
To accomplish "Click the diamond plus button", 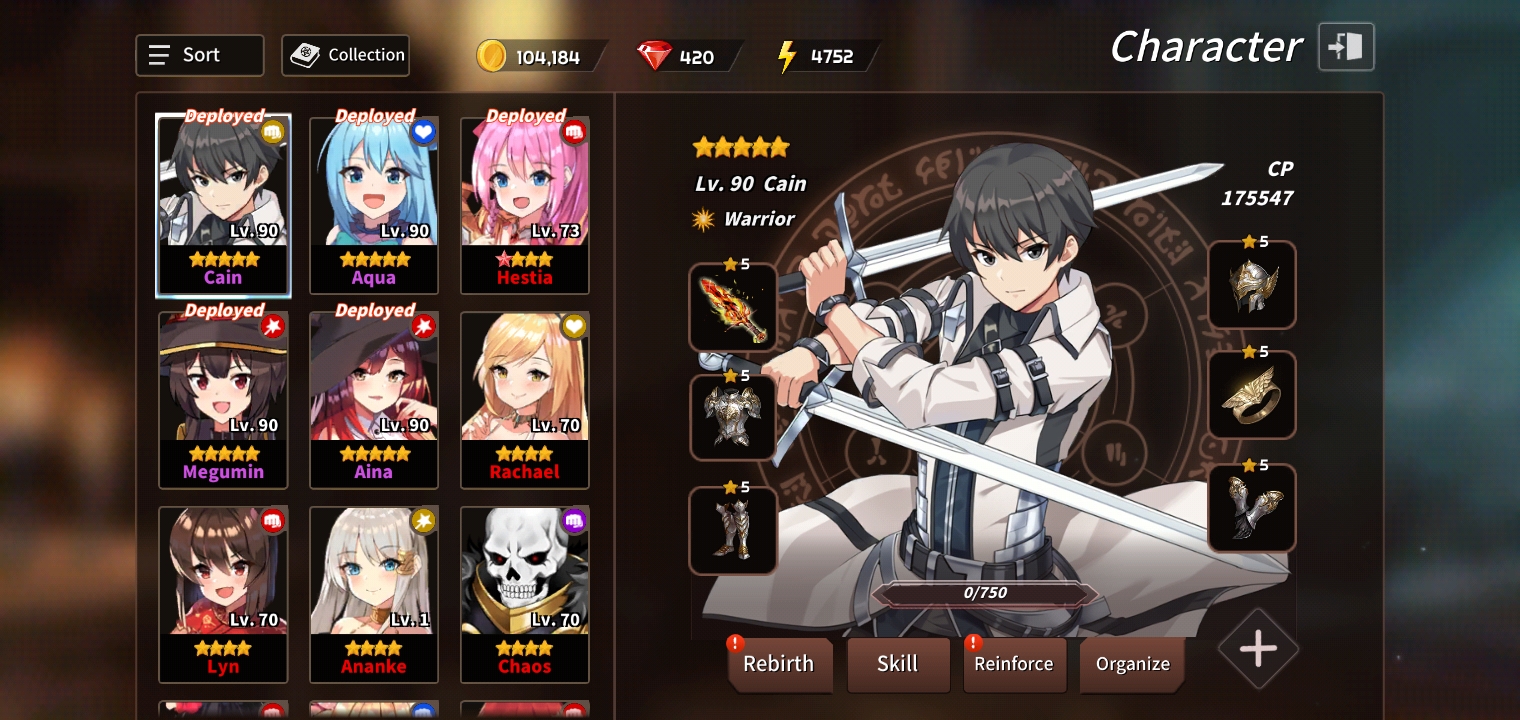I will (x=1258, y=650).
